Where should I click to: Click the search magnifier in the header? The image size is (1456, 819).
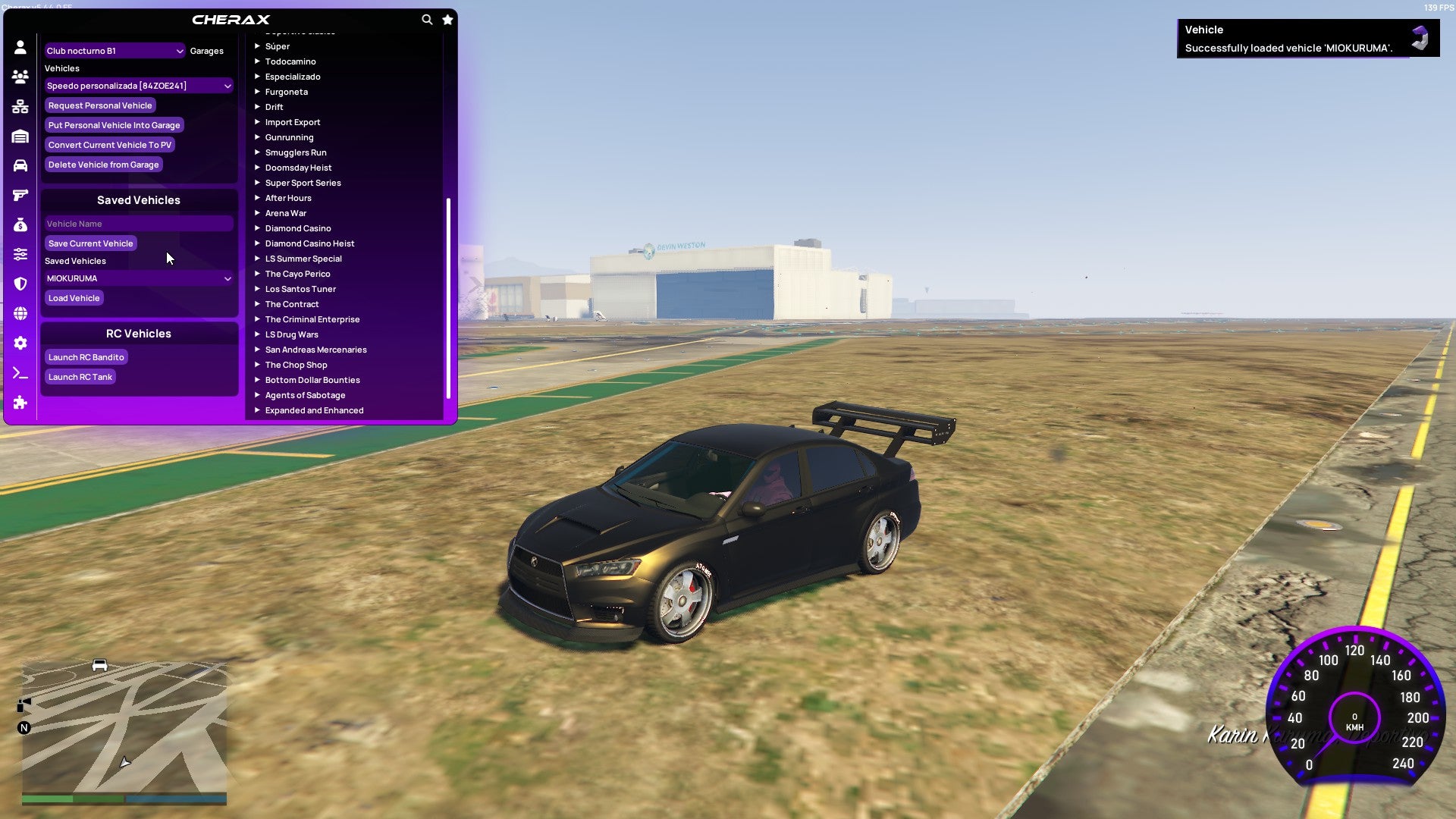pos(427,20)
